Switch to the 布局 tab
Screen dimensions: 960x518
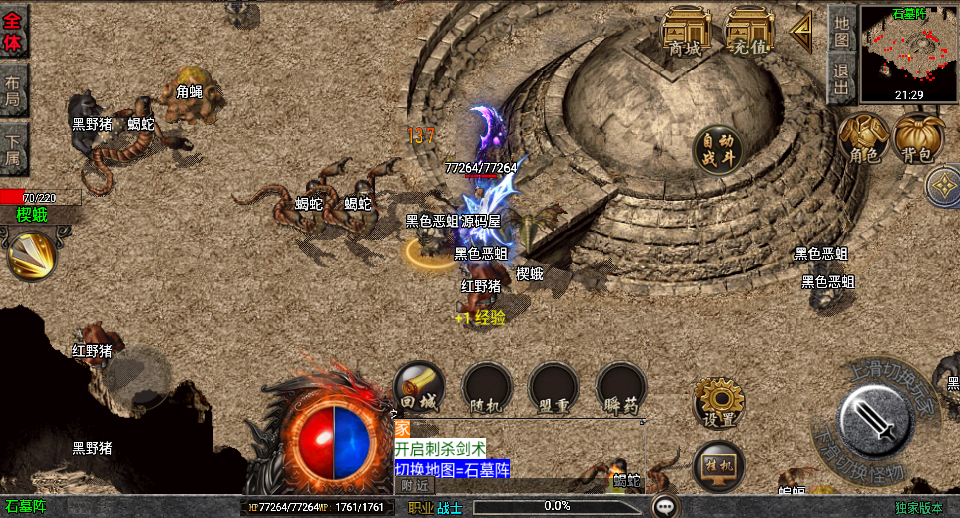click(x=13, y=90)
